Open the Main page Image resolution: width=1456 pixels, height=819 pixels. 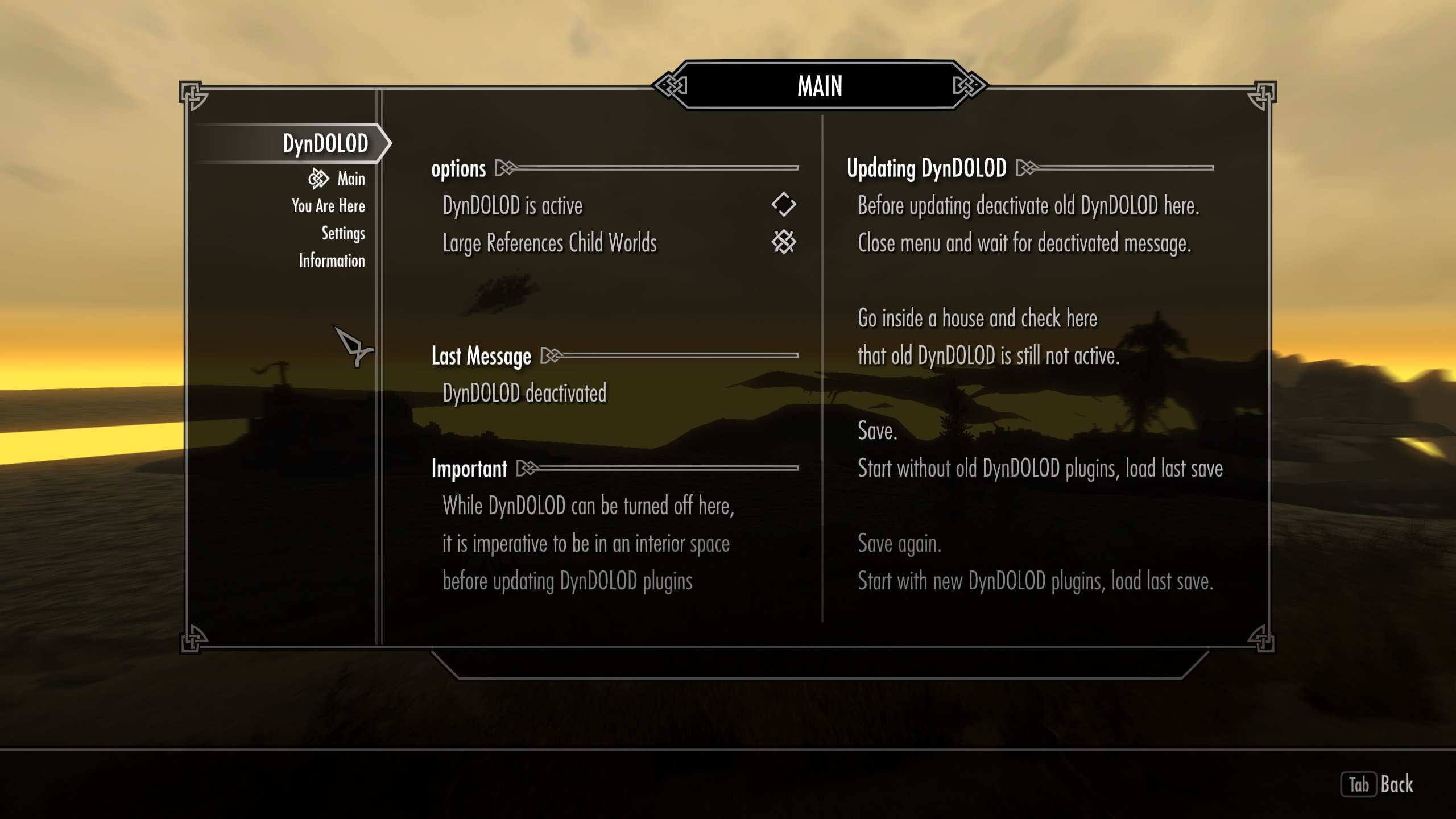(x=350, y=179)
